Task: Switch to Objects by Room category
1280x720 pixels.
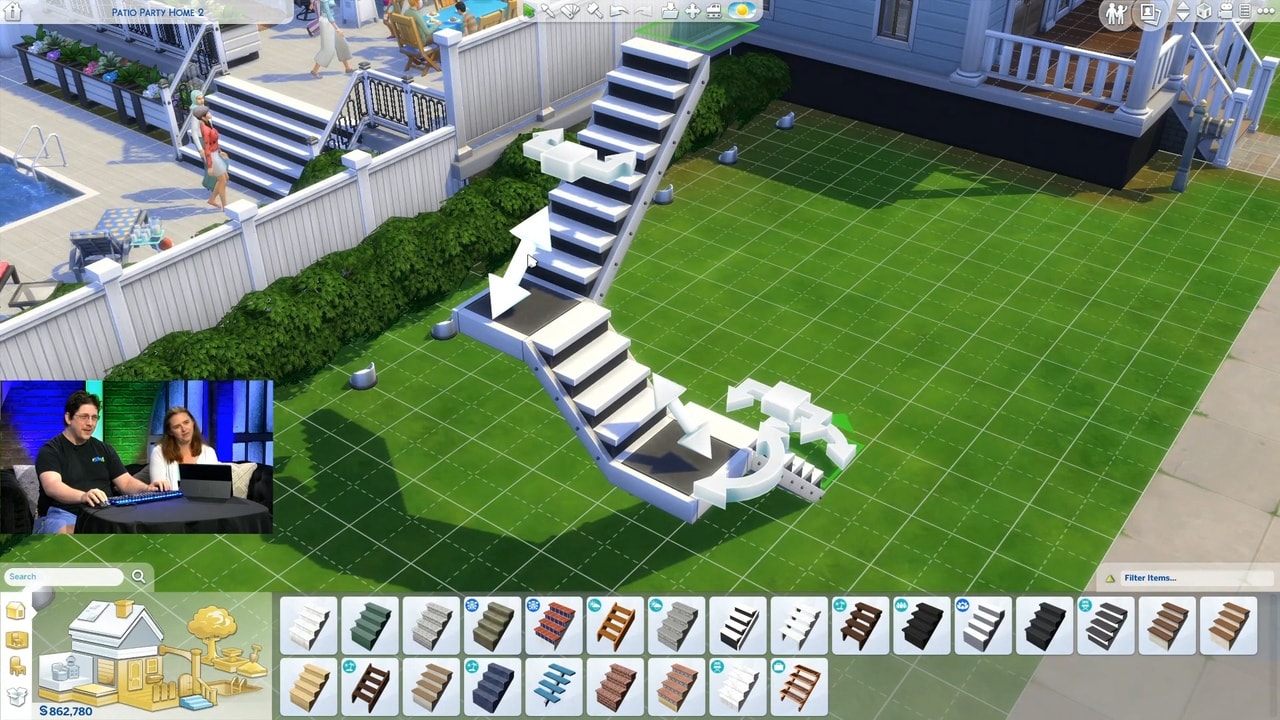Action: [x=17, y=640]
